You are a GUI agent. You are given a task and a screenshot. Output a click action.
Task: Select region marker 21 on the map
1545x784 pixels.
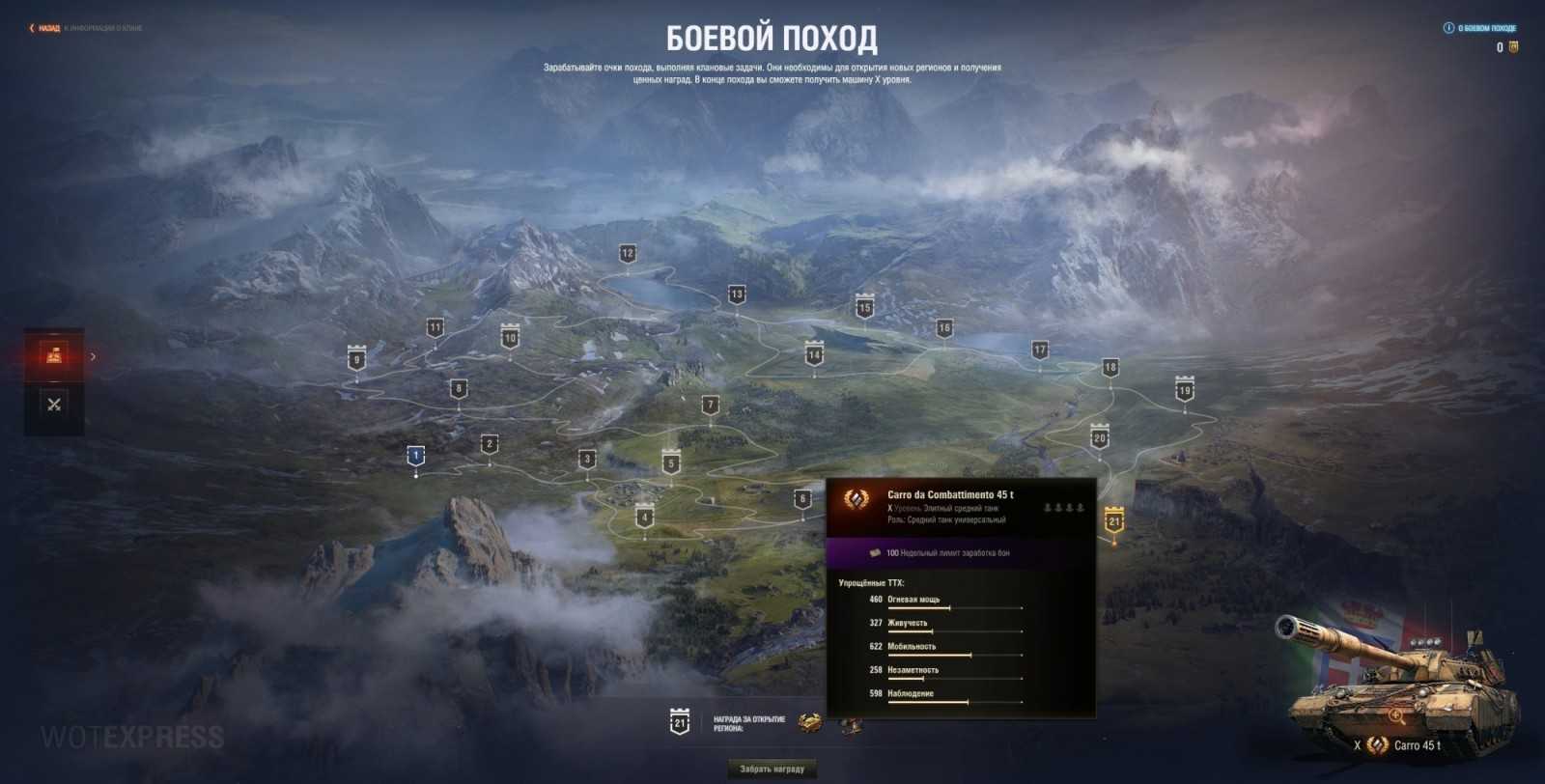coord(1115,518)
